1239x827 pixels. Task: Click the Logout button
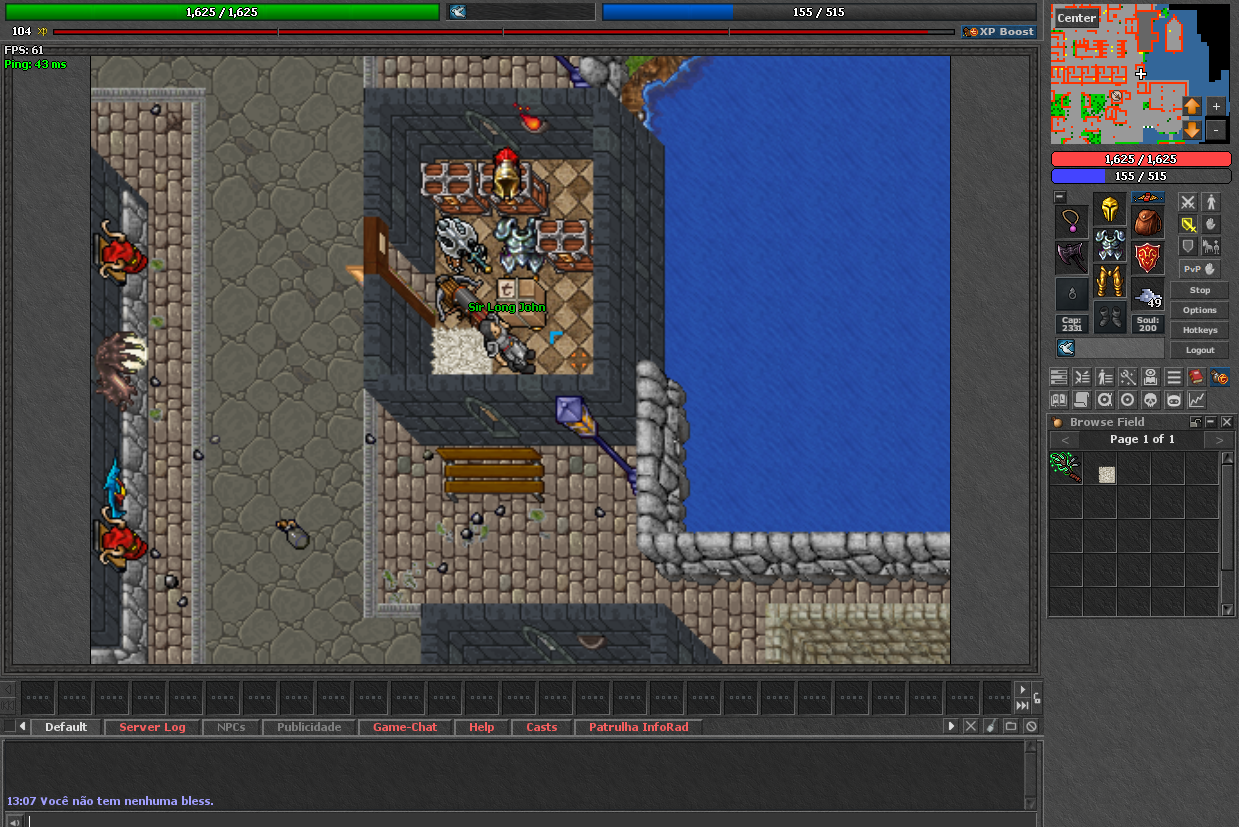(1199, 350)
